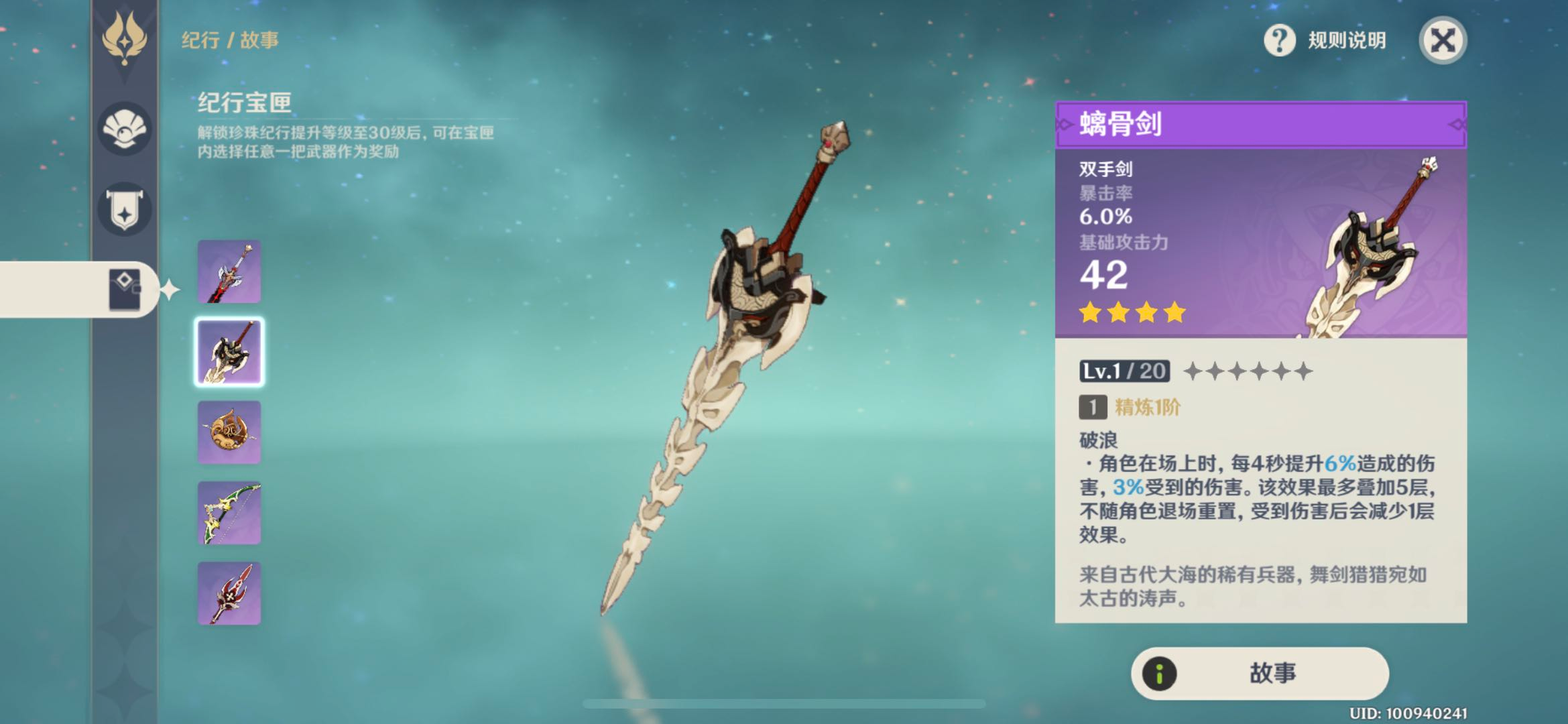The image size is (1568, 724).
Task: Open the 故事 weapon story button
Action: click(x=1260, y=673)
